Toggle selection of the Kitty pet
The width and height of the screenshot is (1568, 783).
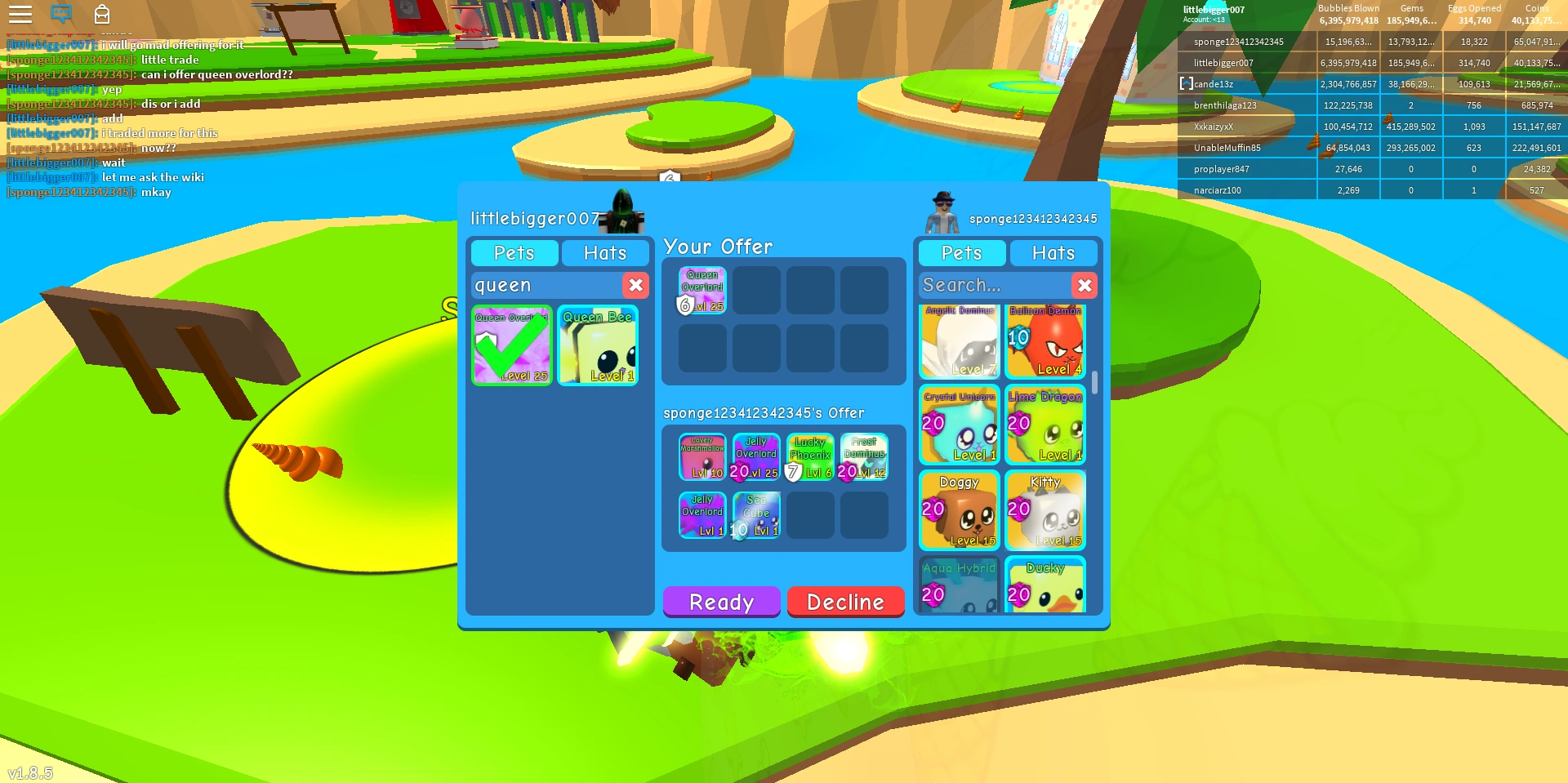[1046, 510]
